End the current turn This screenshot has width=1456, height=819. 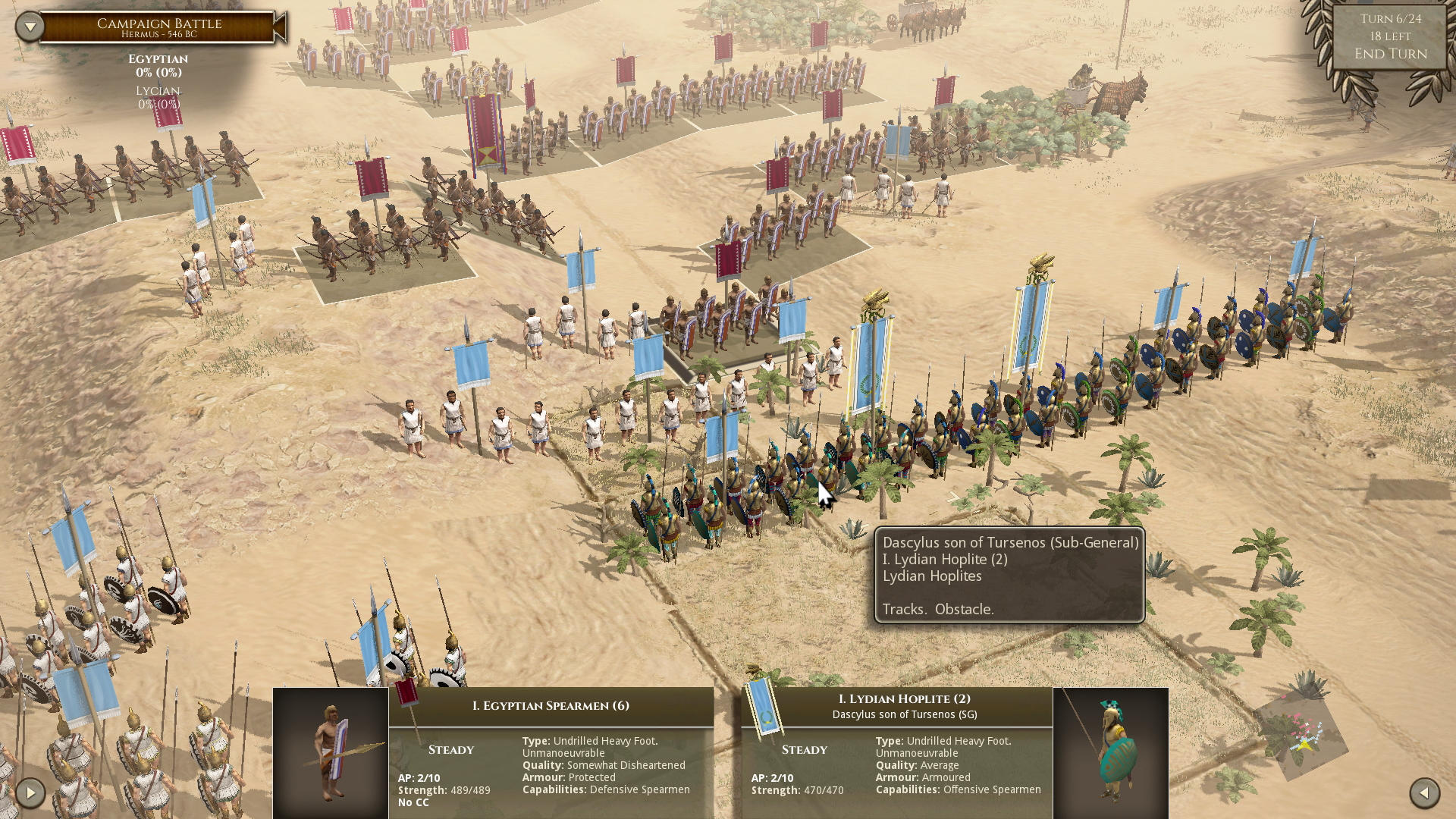tap(1390, 54)
